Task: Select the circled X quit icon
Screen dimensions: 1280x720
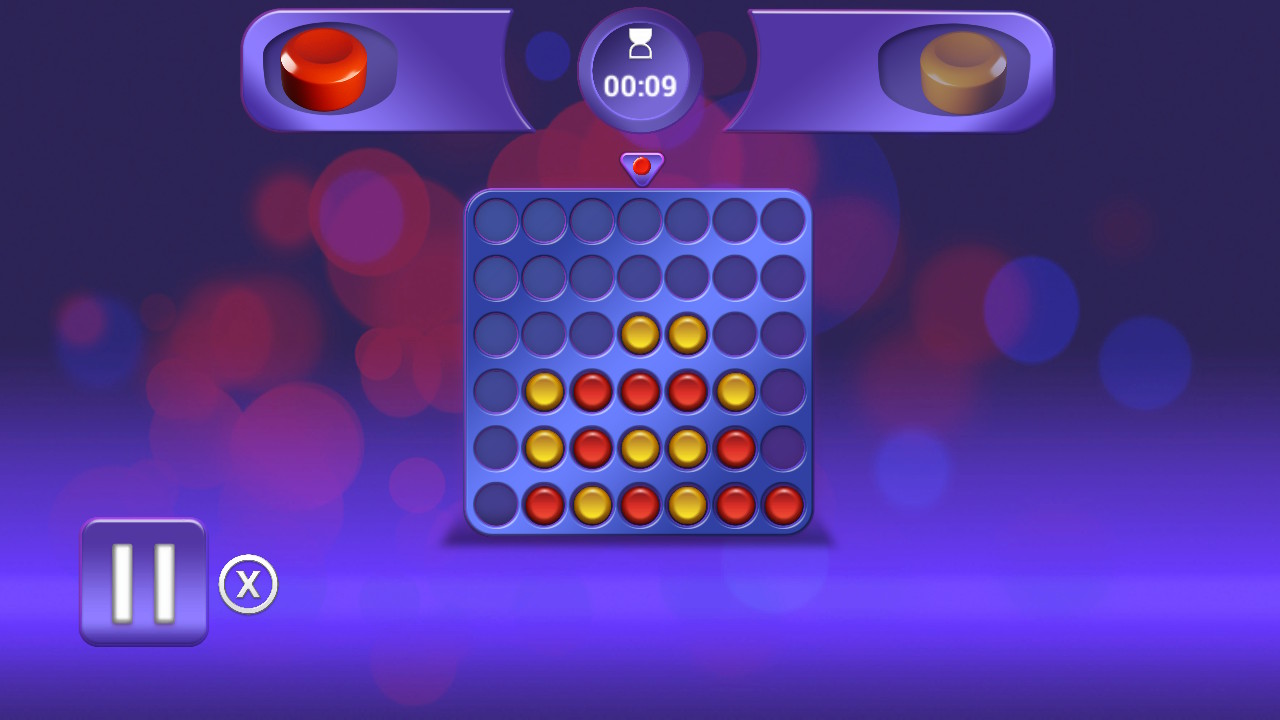Action: pos(247,583)
